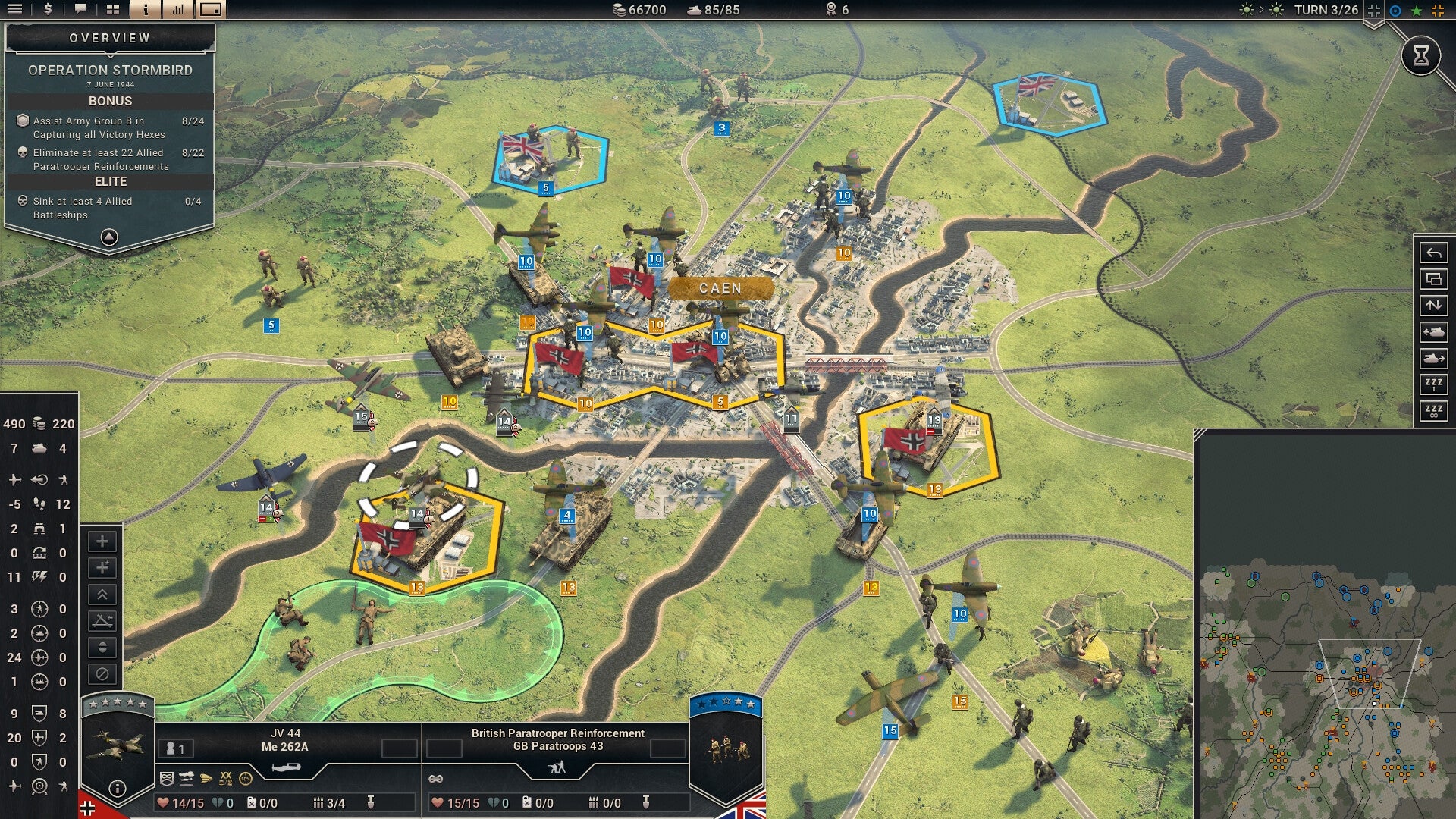1456x819 pixels.
Task: Undo the last move with the arrow icon
Action: (x=1433, y=252)
